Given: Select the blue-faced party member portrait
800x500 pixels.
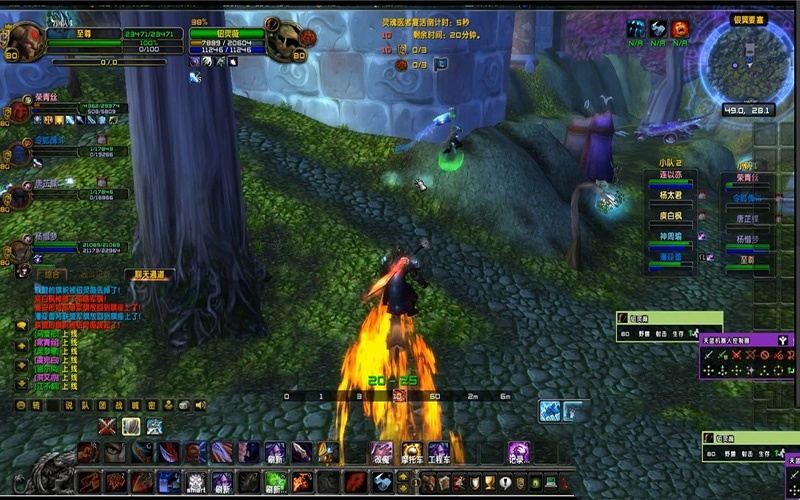Looking at the screenshot, I should tap(19, 154).
